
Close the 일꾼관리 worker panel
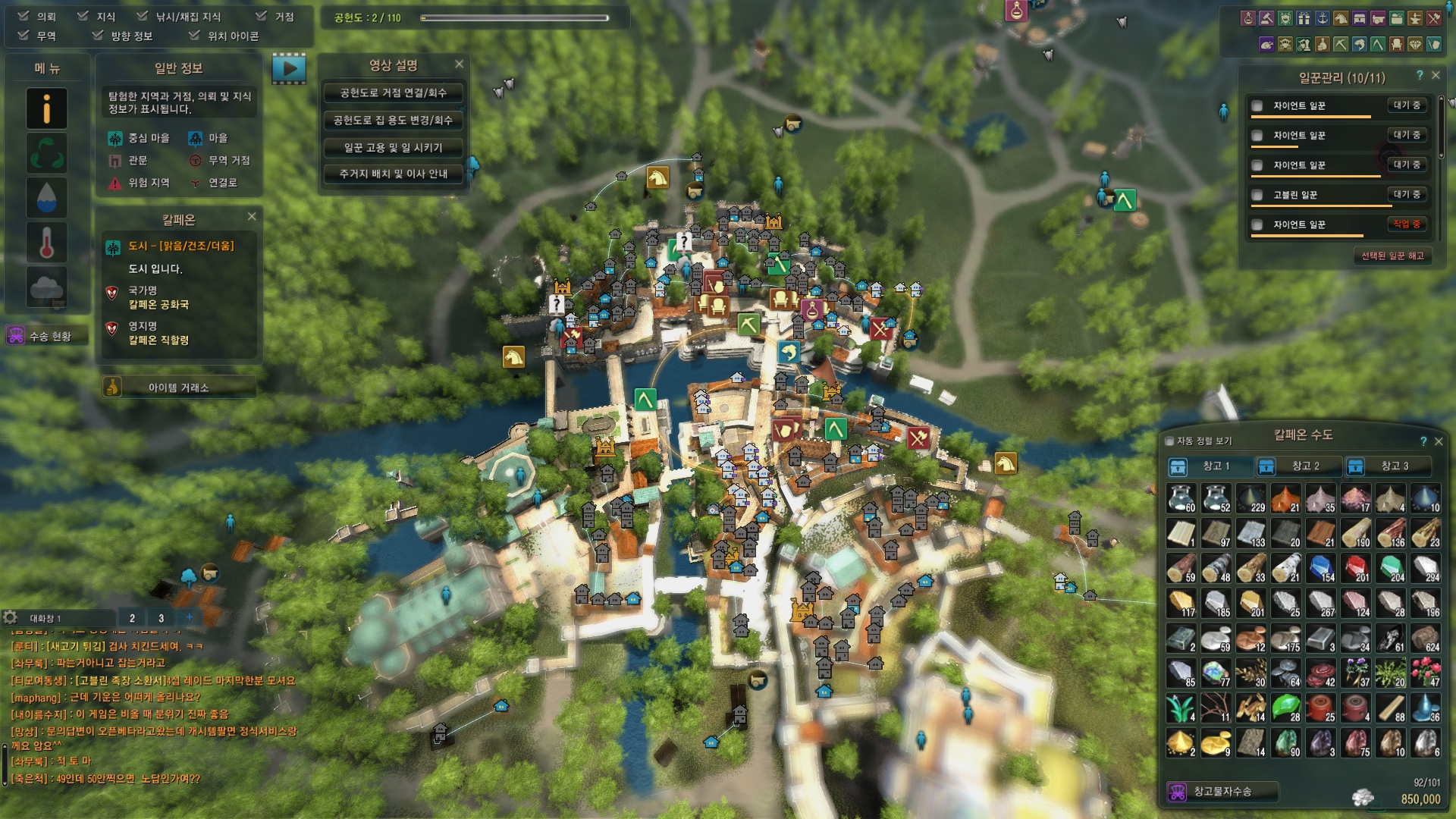pyautogui.click(x=1436, y=76)
